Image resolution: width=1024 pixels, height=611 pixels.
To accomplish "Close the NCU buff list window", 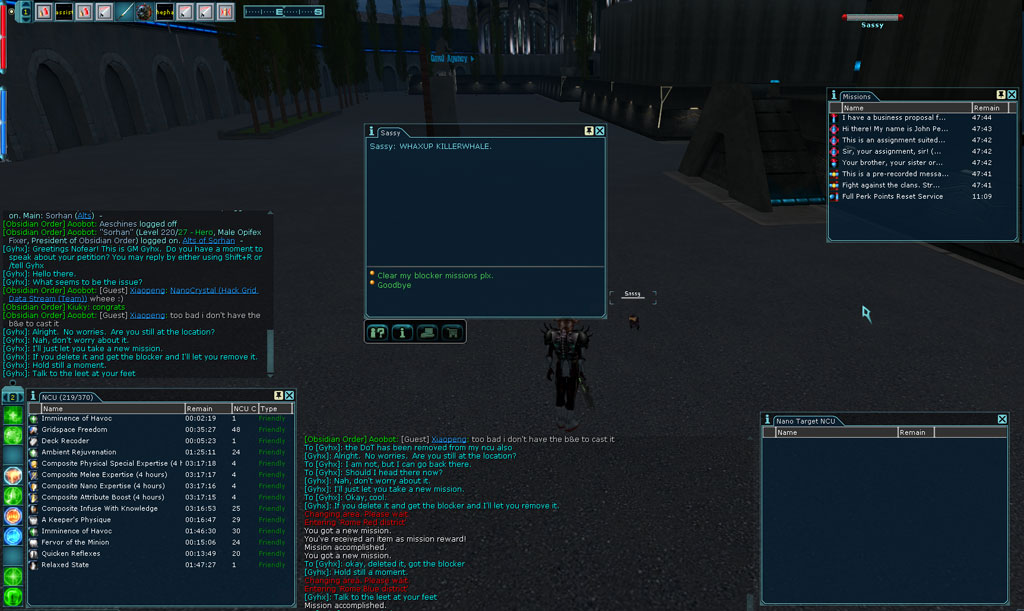I will 290,395.
